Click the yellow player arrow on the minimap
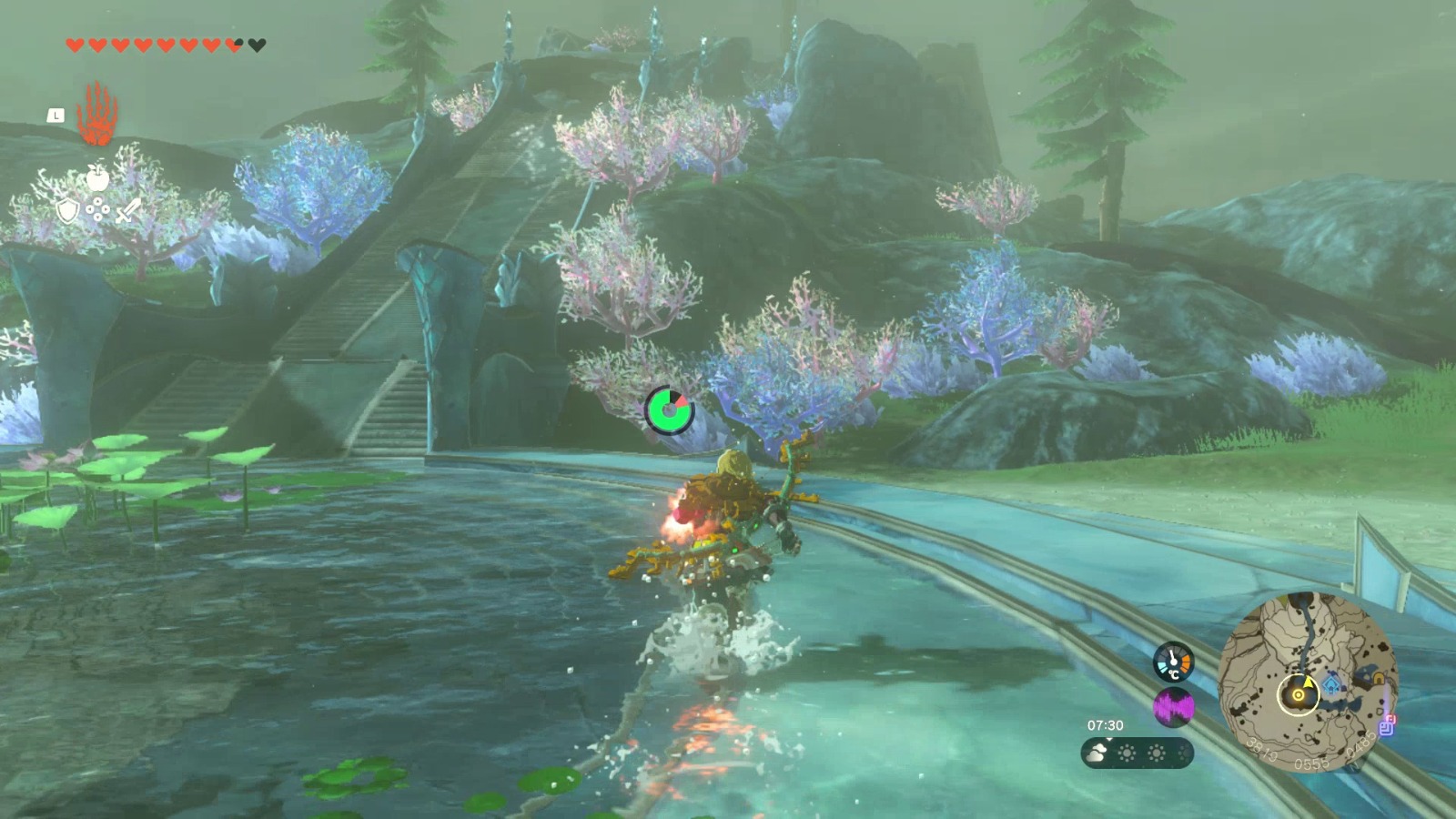The image size is (1456, 819). point(1309,682)
